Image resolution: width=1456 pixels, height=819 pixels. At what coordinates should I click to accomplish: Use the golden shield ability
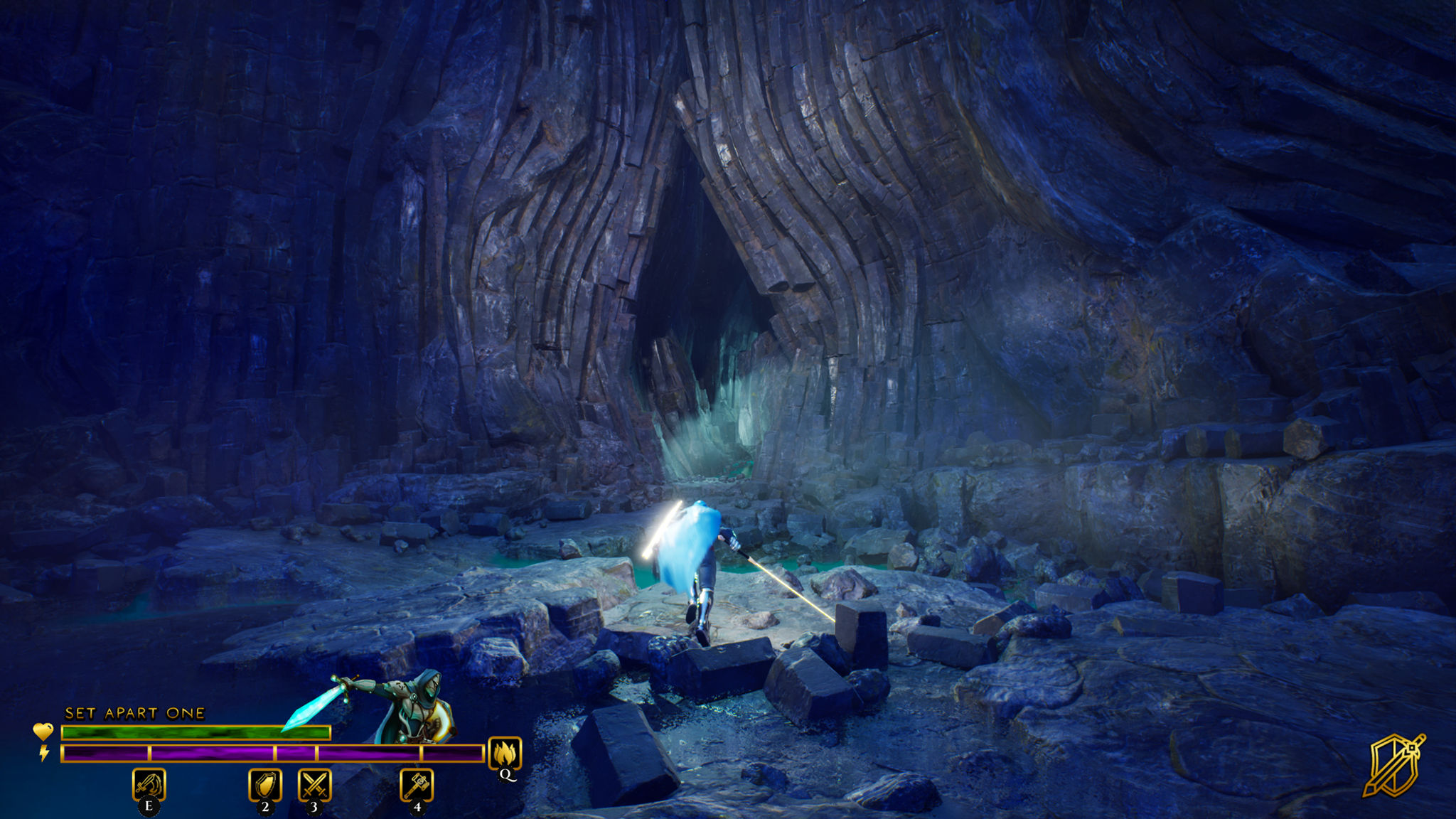point(265,784)
